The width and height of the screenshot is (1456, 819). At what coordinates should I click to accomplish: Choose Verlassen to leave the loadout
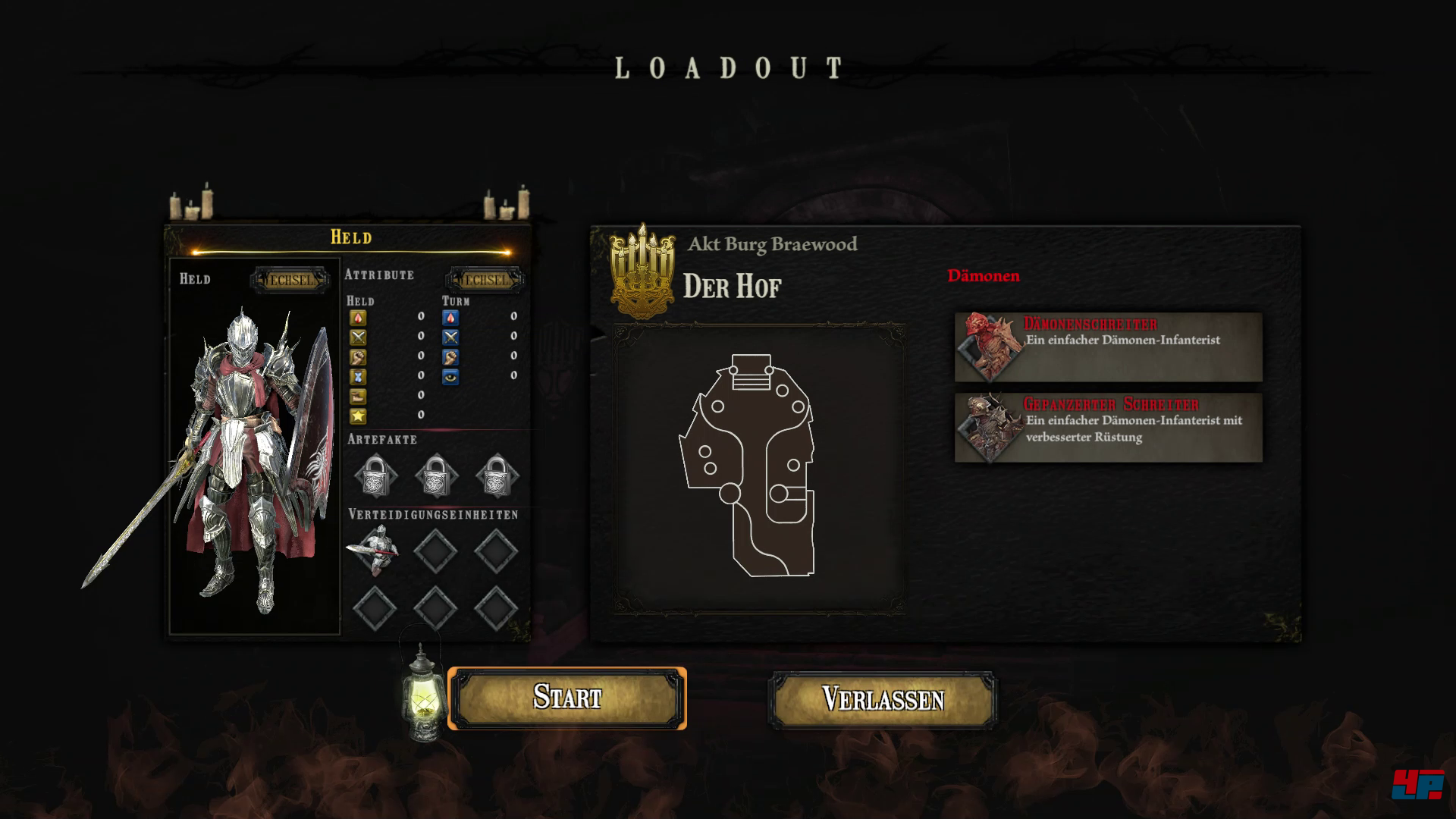point(883,700)
